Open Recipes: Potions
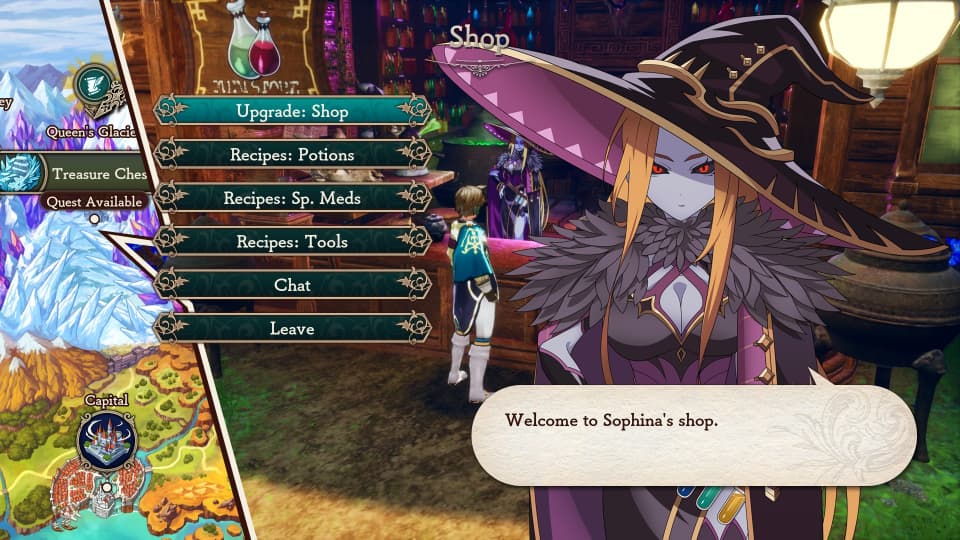The height and width of the screenshot is (540, 960). click(x=293, y=155)
